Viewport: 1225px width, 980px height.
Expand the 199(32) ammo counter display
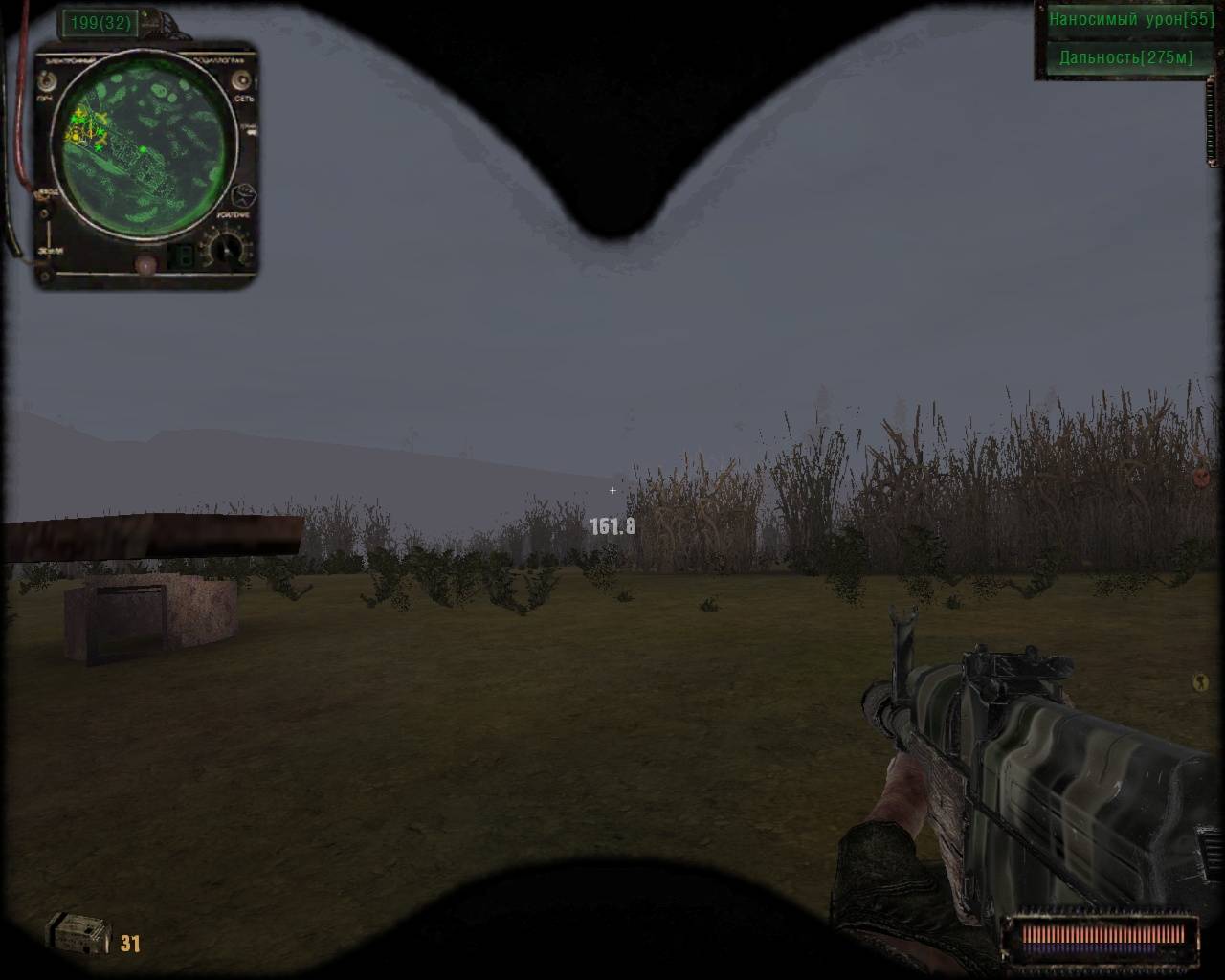coord(99,22)
